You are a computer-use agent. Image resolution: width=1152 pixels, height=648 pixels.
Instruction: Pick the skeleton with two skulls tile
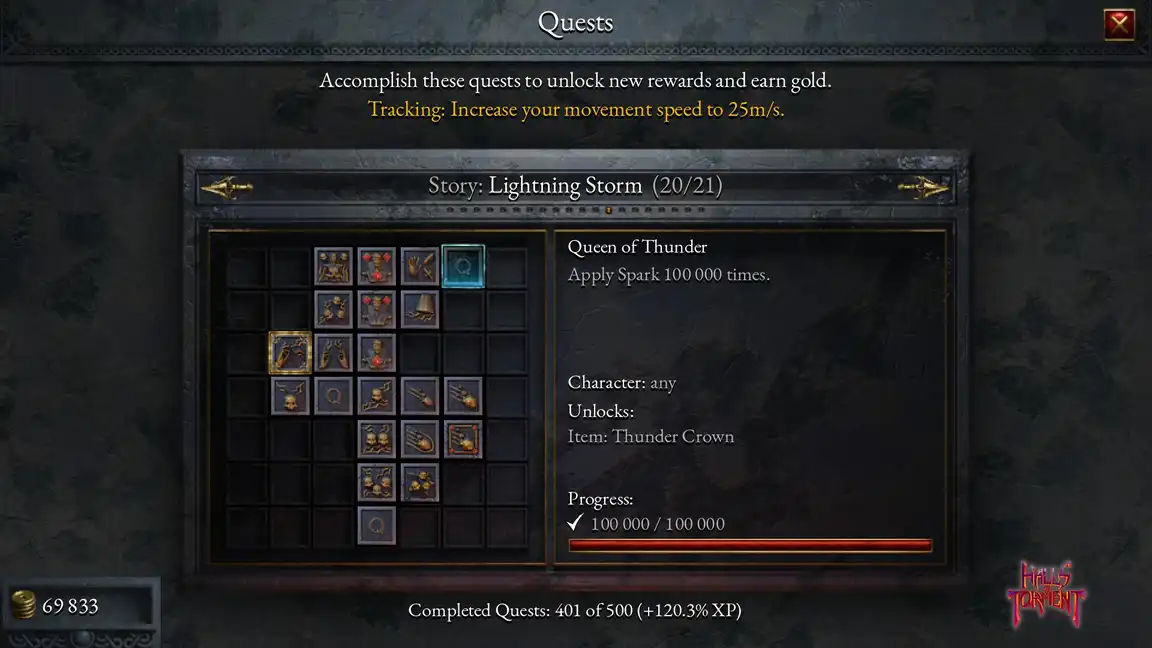click(334, 266)
